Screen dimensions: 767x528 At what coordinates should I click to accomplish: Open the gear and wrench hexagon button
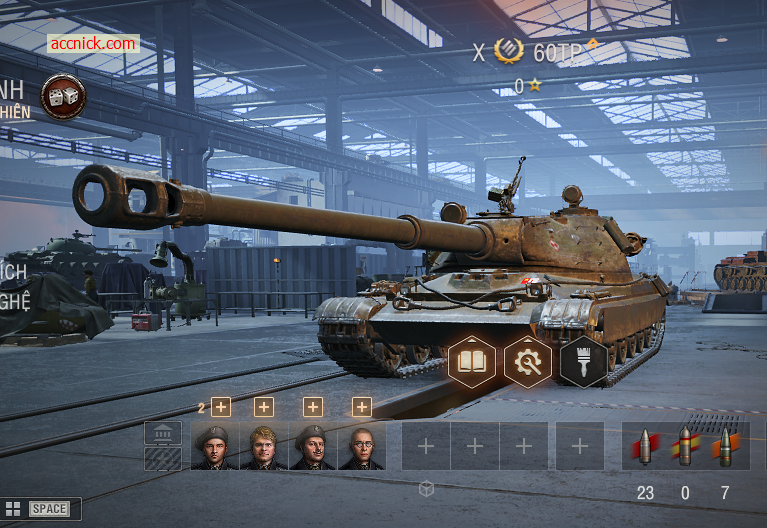[528, 361]
